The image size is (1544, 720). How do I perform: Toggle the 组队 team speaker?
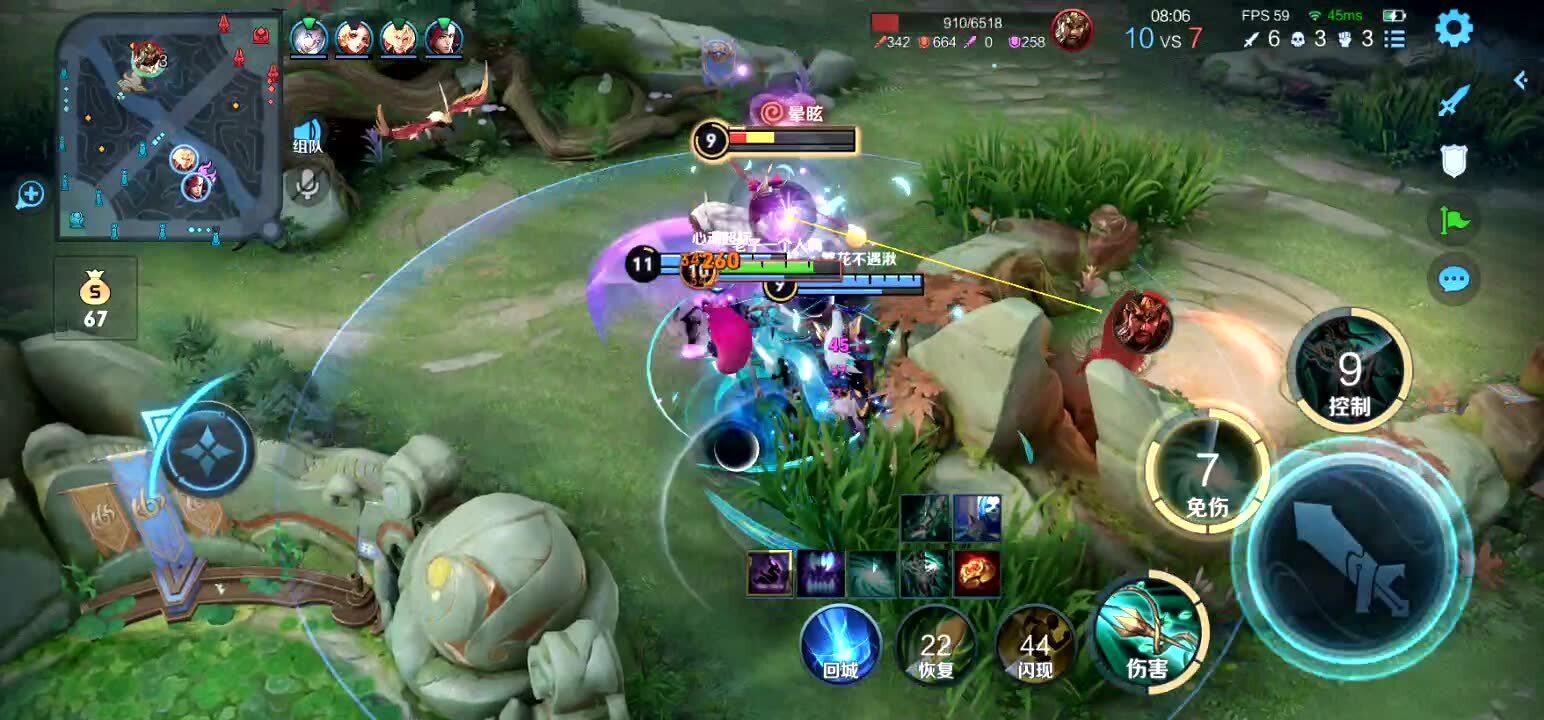click(x=307, y=136)
